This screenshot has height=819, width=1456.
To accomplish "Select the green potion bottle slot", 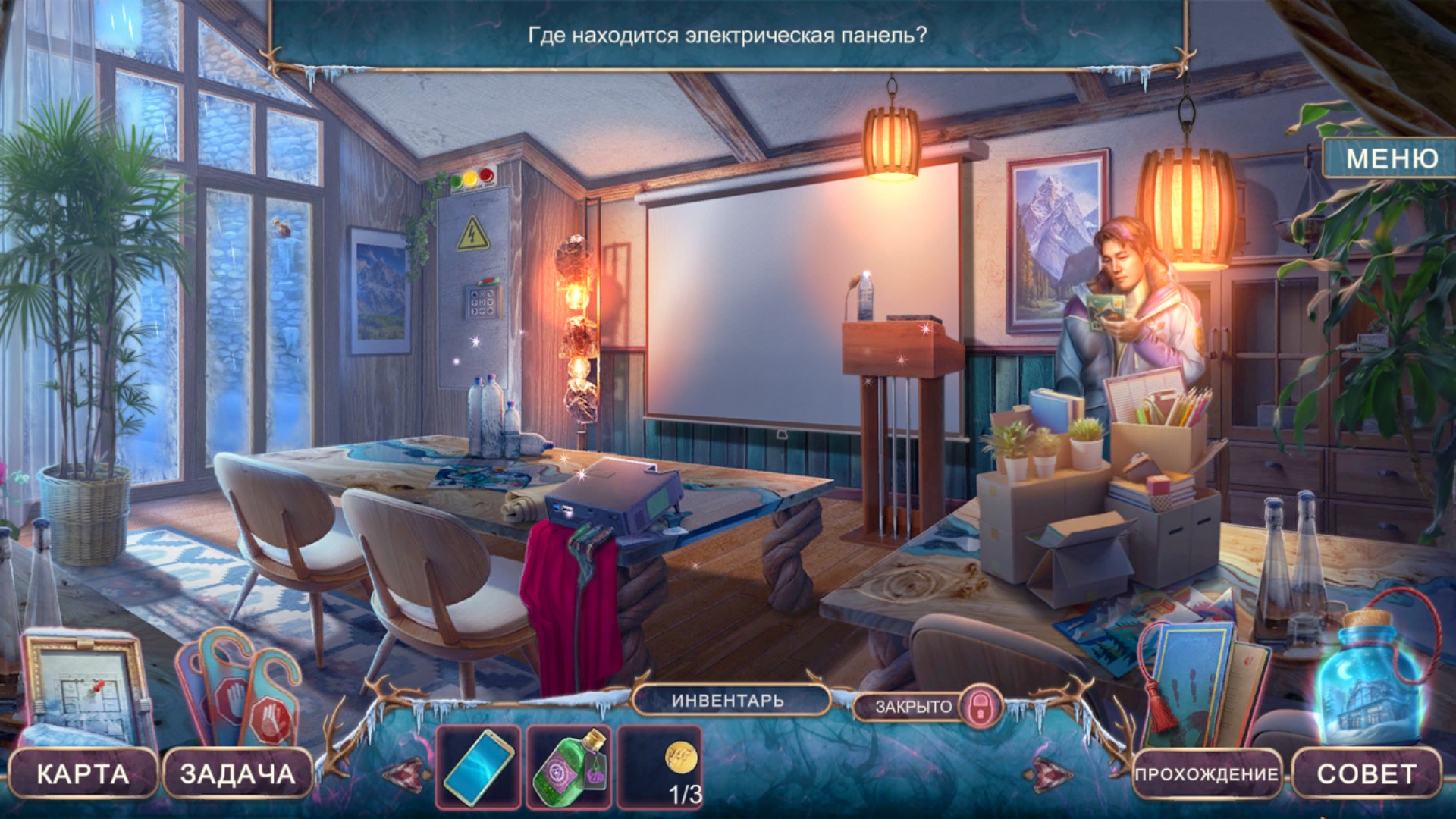I will click(570, 767).
